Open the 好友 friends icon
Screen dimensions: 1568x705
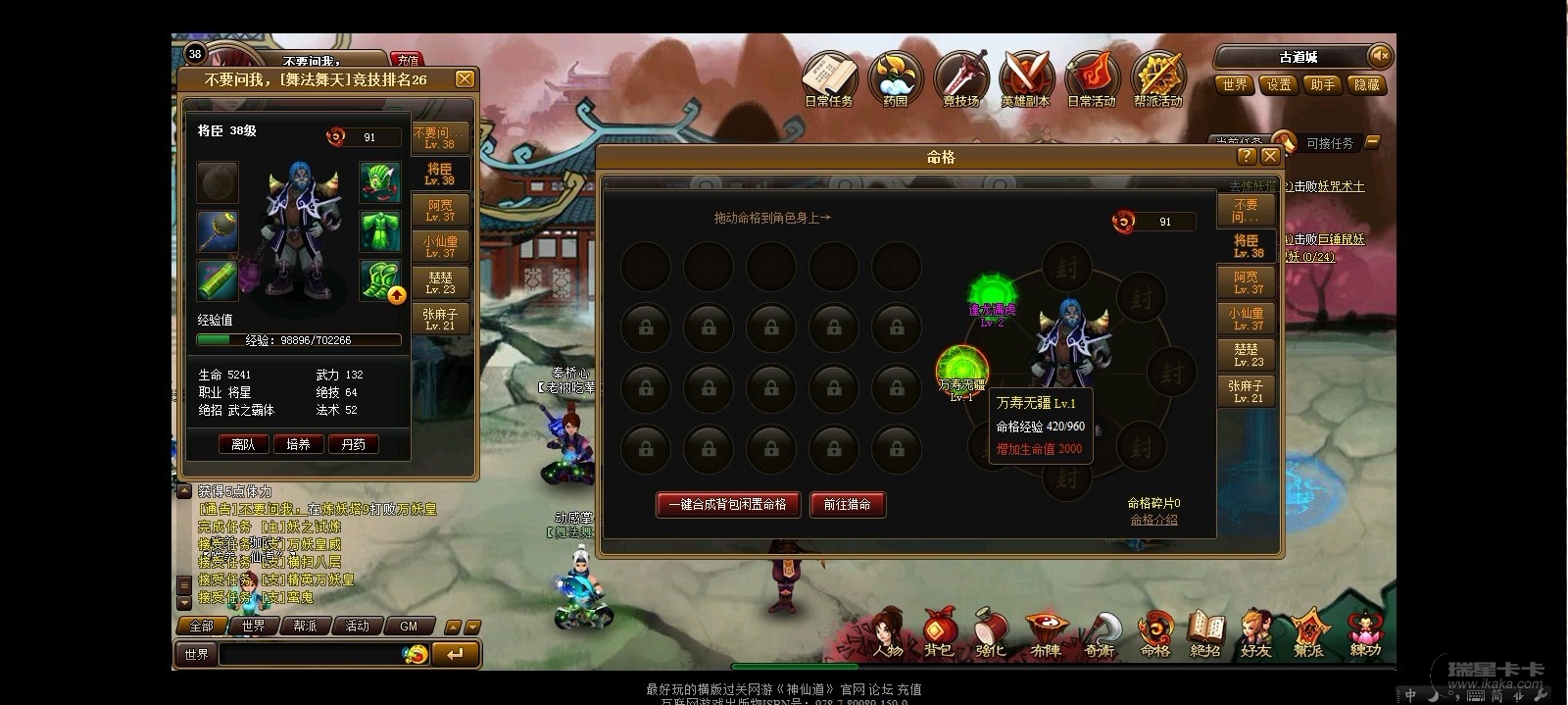(1255, 633)
